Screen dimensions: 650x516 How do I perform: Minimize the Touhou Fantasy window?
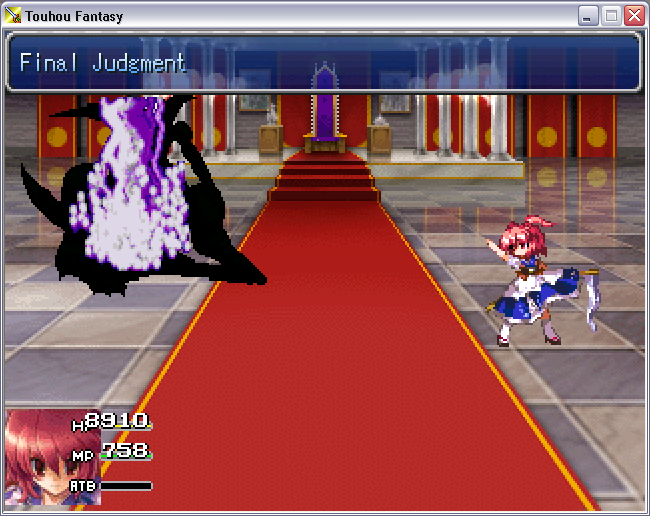click(588, 16)
